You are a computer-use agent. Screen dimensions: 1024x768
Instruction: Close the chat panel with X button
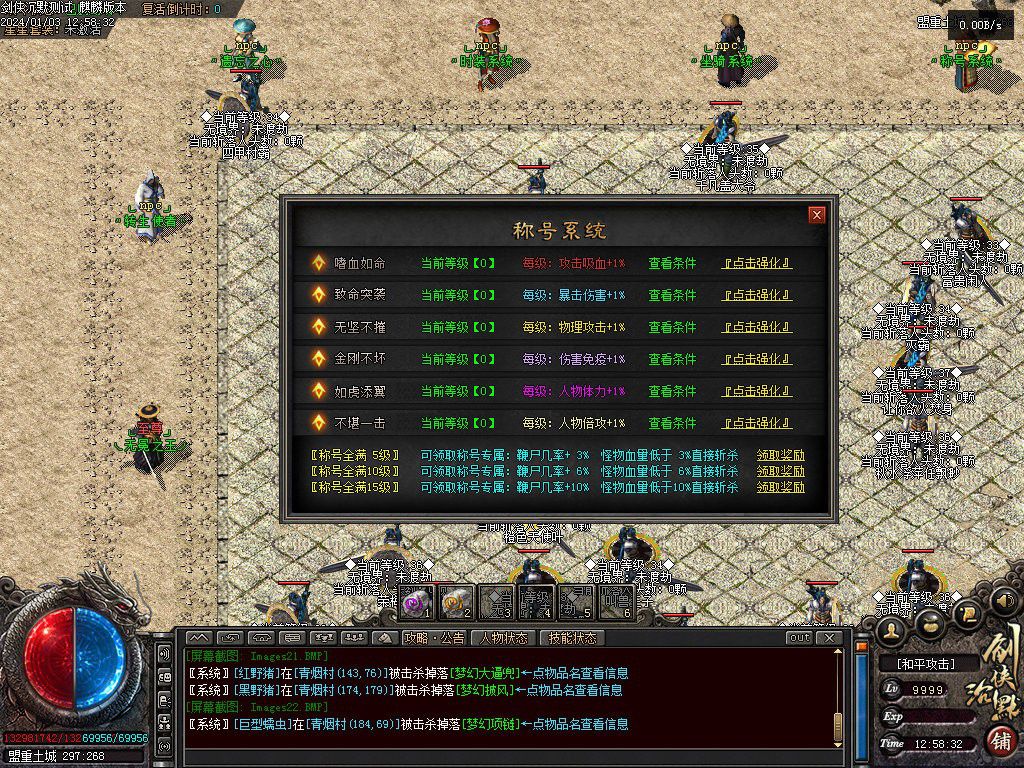coord(828,638)
